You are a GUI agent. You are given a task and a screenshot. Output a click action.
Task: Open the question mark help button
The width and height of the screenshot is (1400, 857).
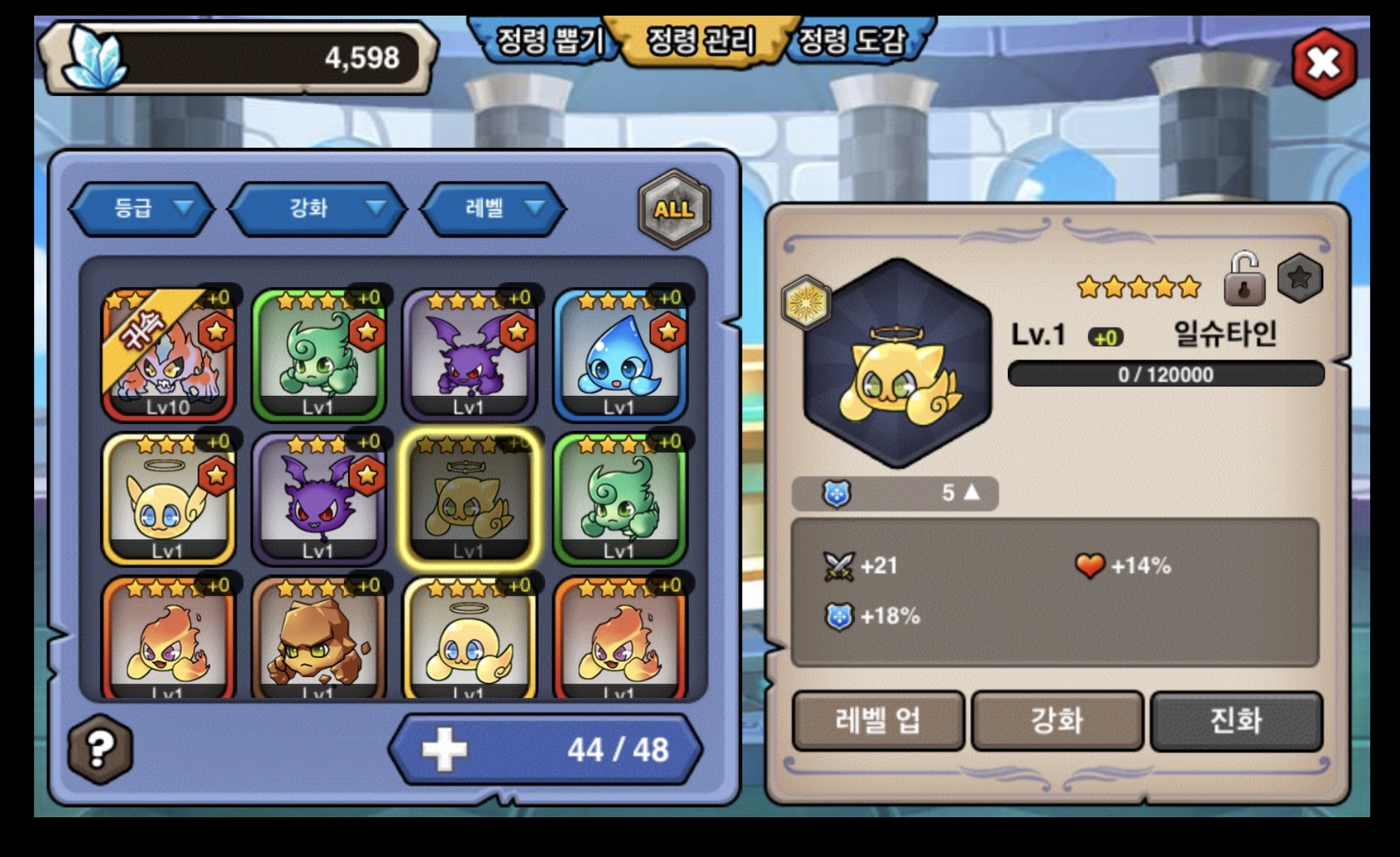point(100,748)
